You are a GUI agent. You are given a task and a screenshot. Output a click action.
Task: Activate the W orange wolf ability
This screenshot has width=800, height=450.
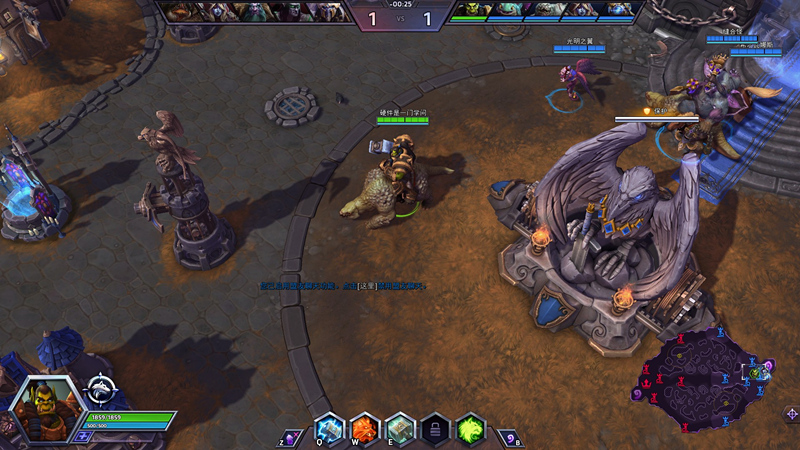(364, 429)
